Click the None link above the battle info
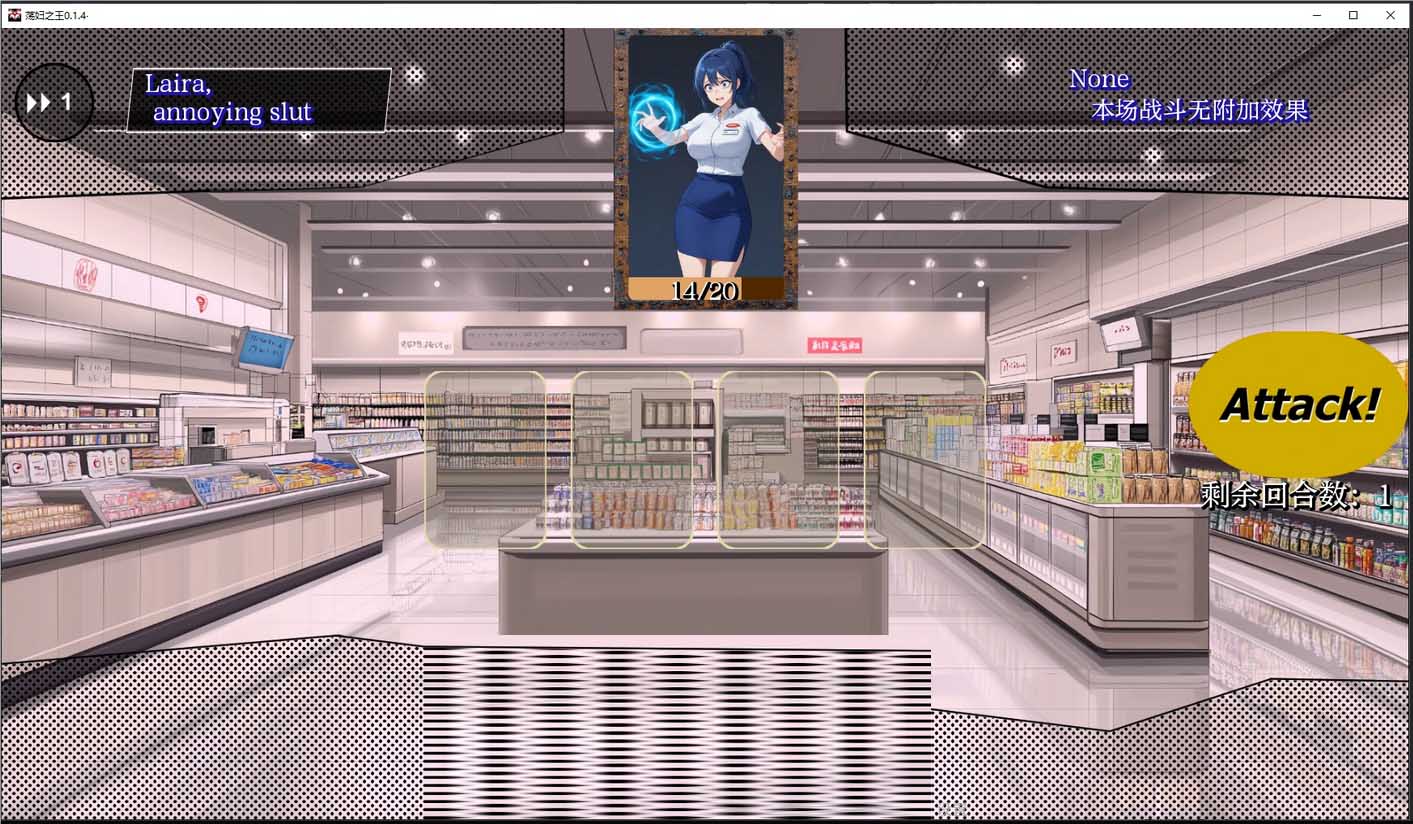 coord(1098,78)
